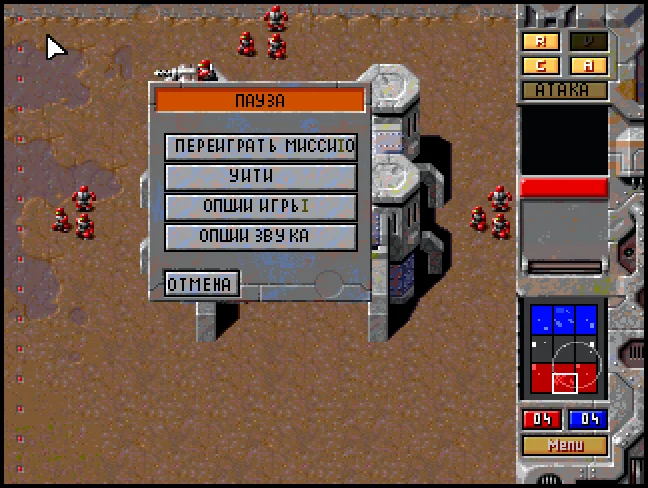Image resolution: width=648 pixels, height=488 pixels.
Task: Click the red and blue minimap
Action: pyautogui.click(x=565, y=351)
